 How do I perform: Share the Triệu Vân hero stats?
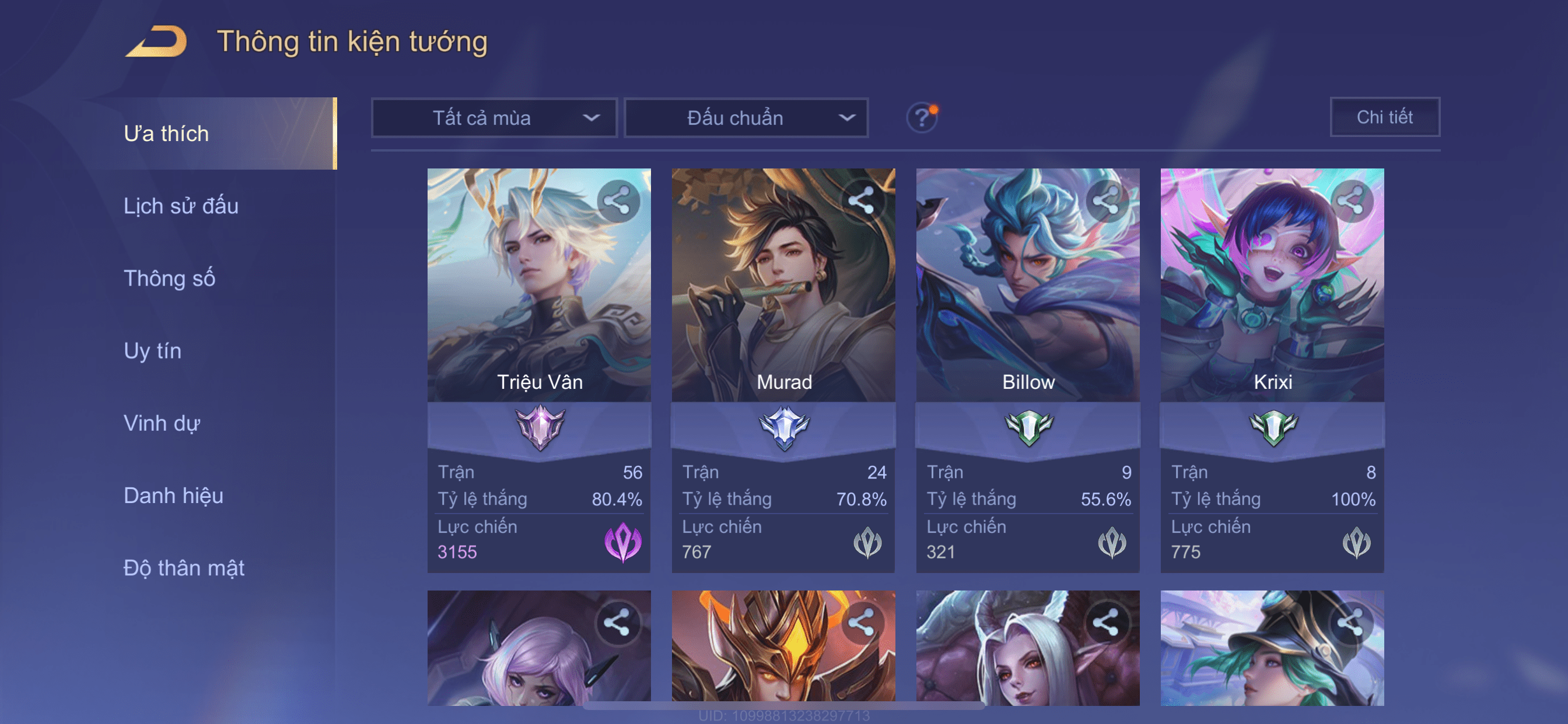618,201
